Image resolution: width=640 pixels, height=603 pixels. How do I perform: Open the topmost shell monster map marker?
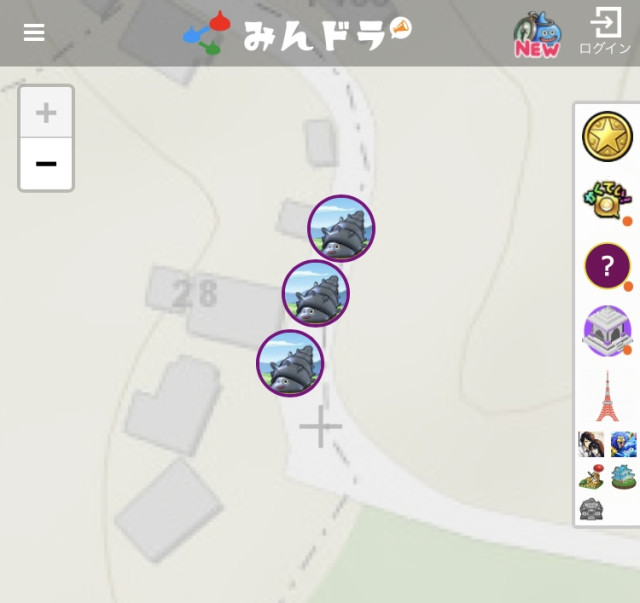[341, 229]
